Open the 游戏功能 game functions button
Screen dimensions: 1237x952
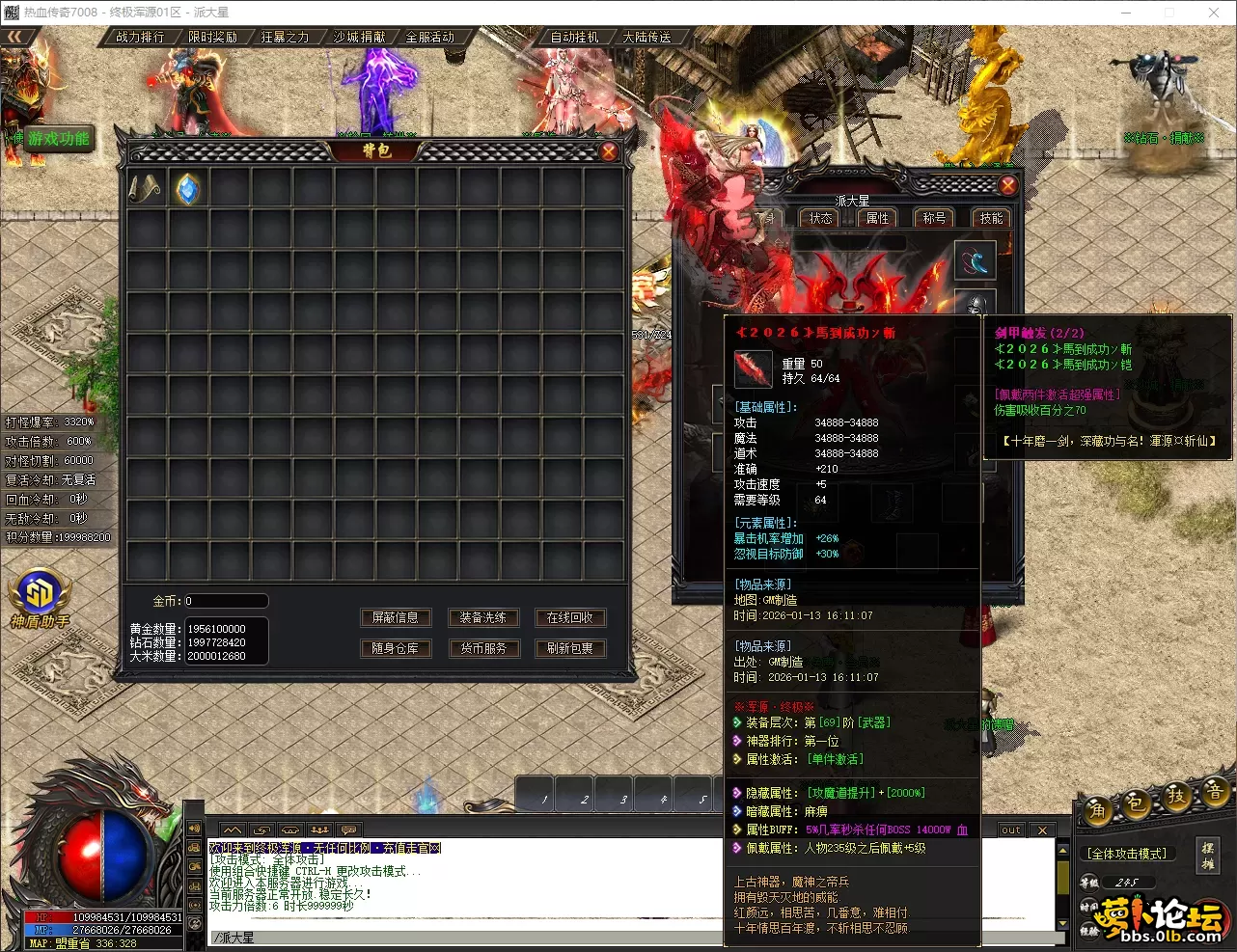(x=59, y=138)
